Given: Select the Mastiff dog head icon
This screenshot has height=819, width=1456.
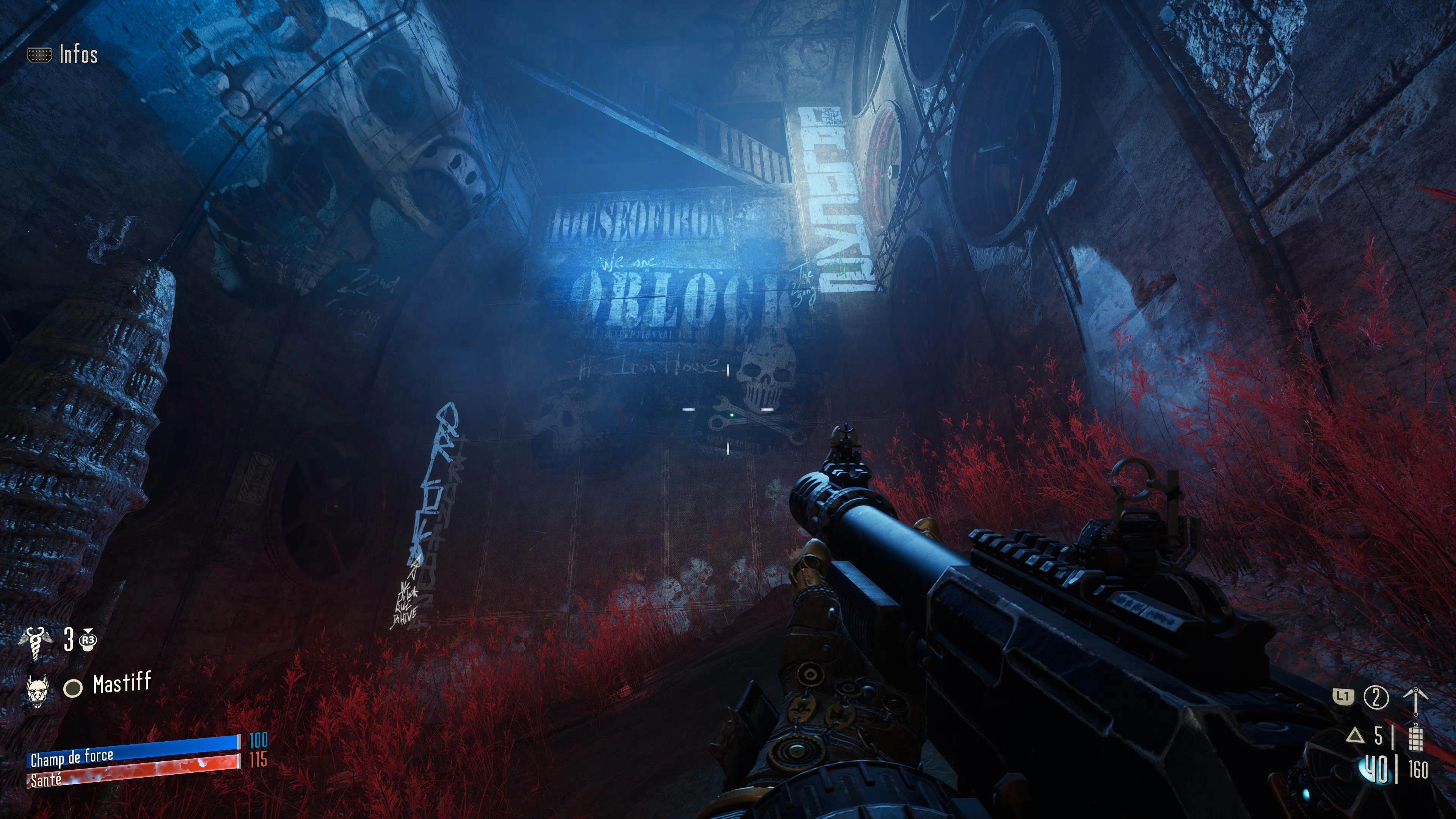Looking at the screenshot, I should pos(38,689).
